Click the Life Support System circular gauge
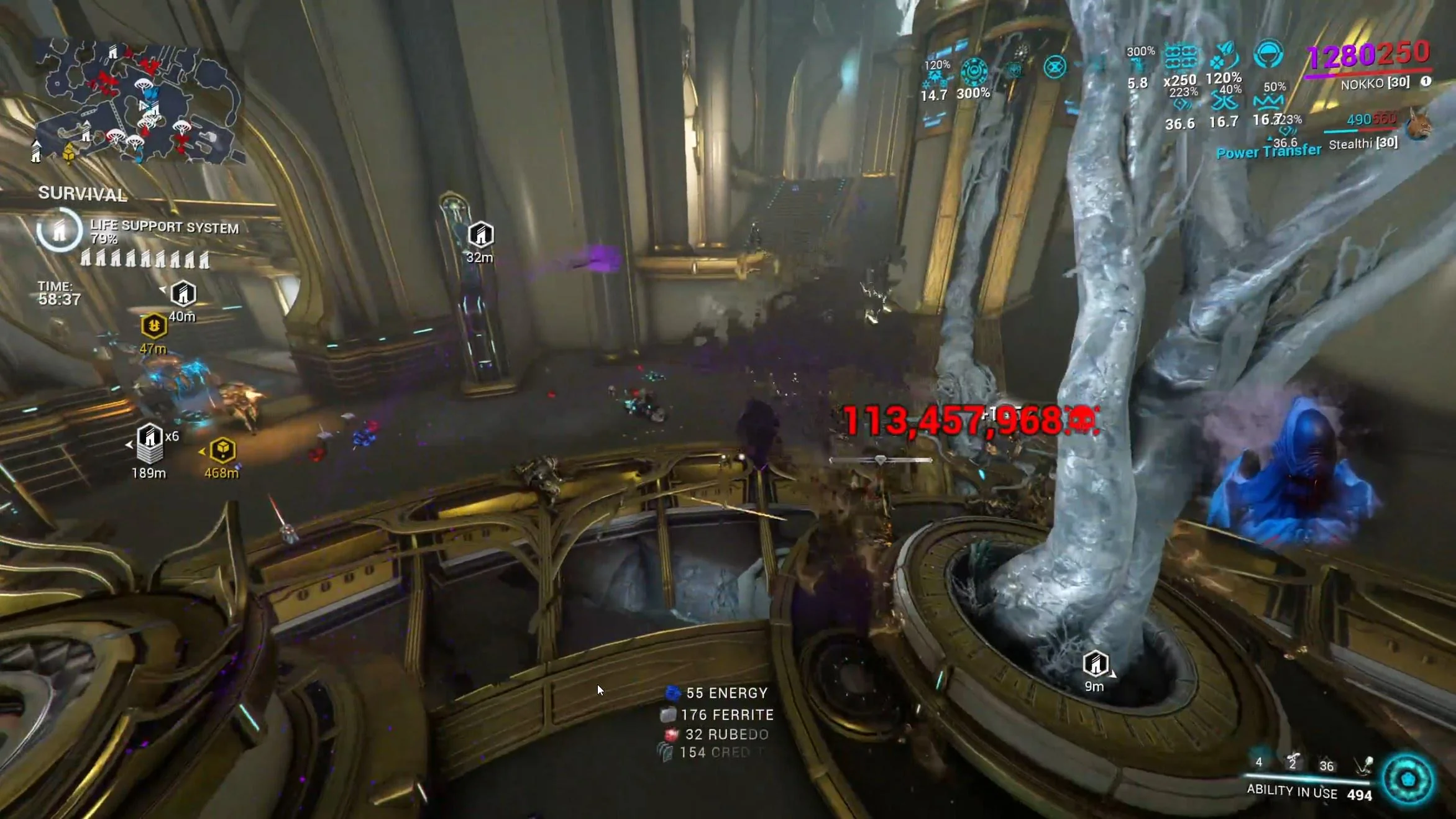 tap(59, 231)
